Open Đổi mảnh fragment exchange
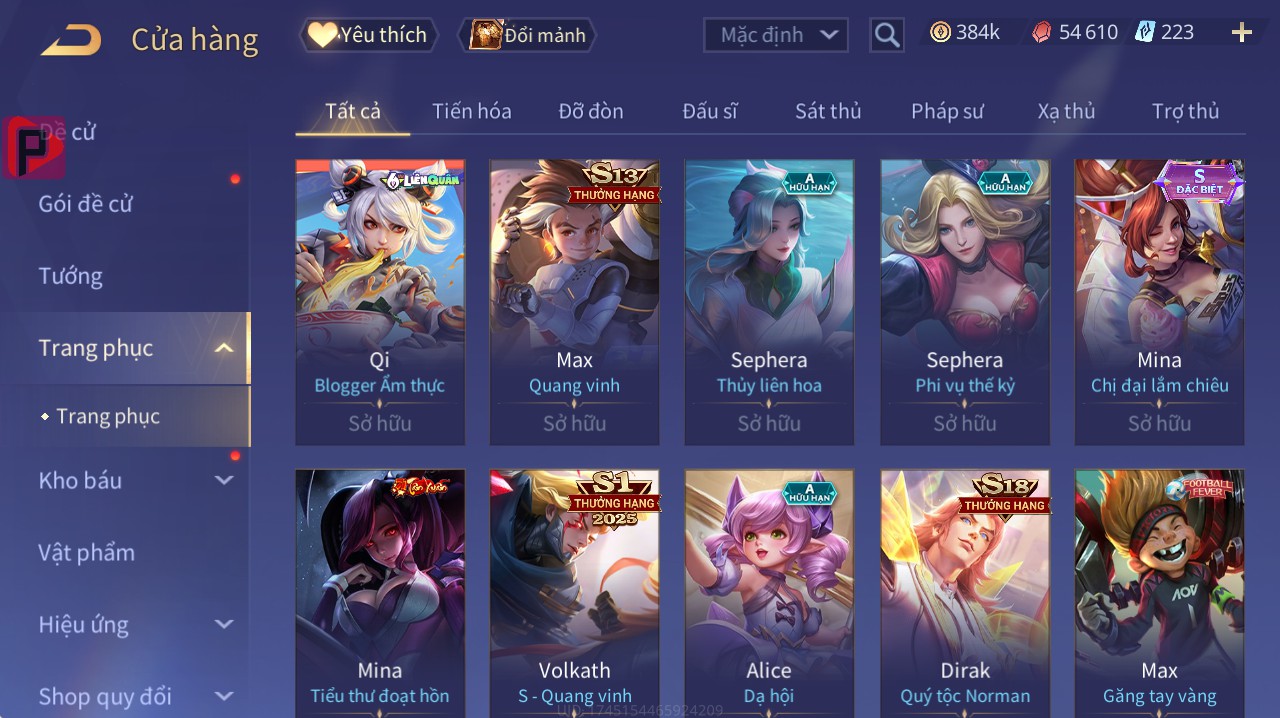The height and width of the screenshot is (718, 1280). [x=527, y=35]
